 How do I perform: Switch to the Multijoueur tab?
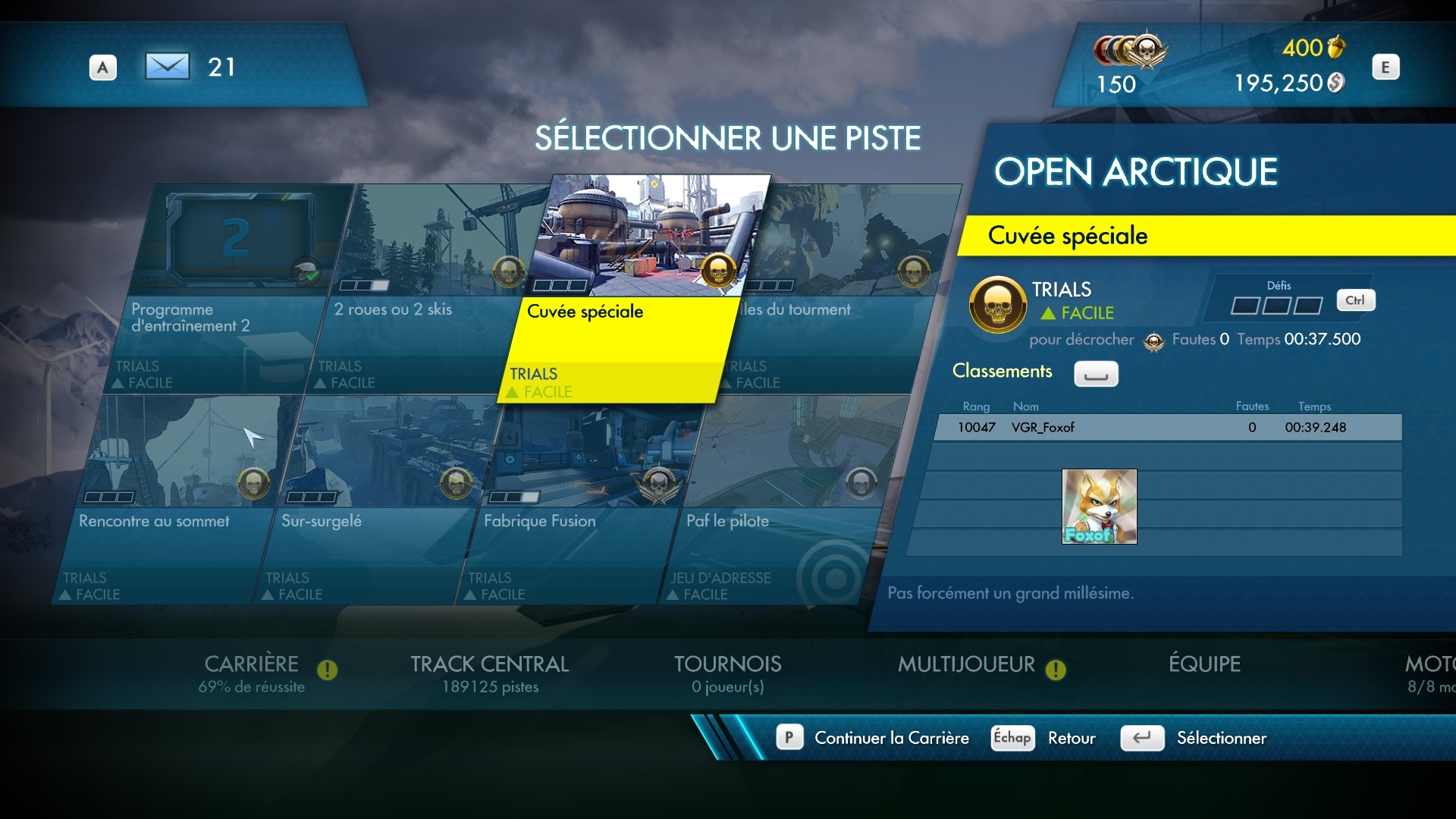(x=966, y=666)
